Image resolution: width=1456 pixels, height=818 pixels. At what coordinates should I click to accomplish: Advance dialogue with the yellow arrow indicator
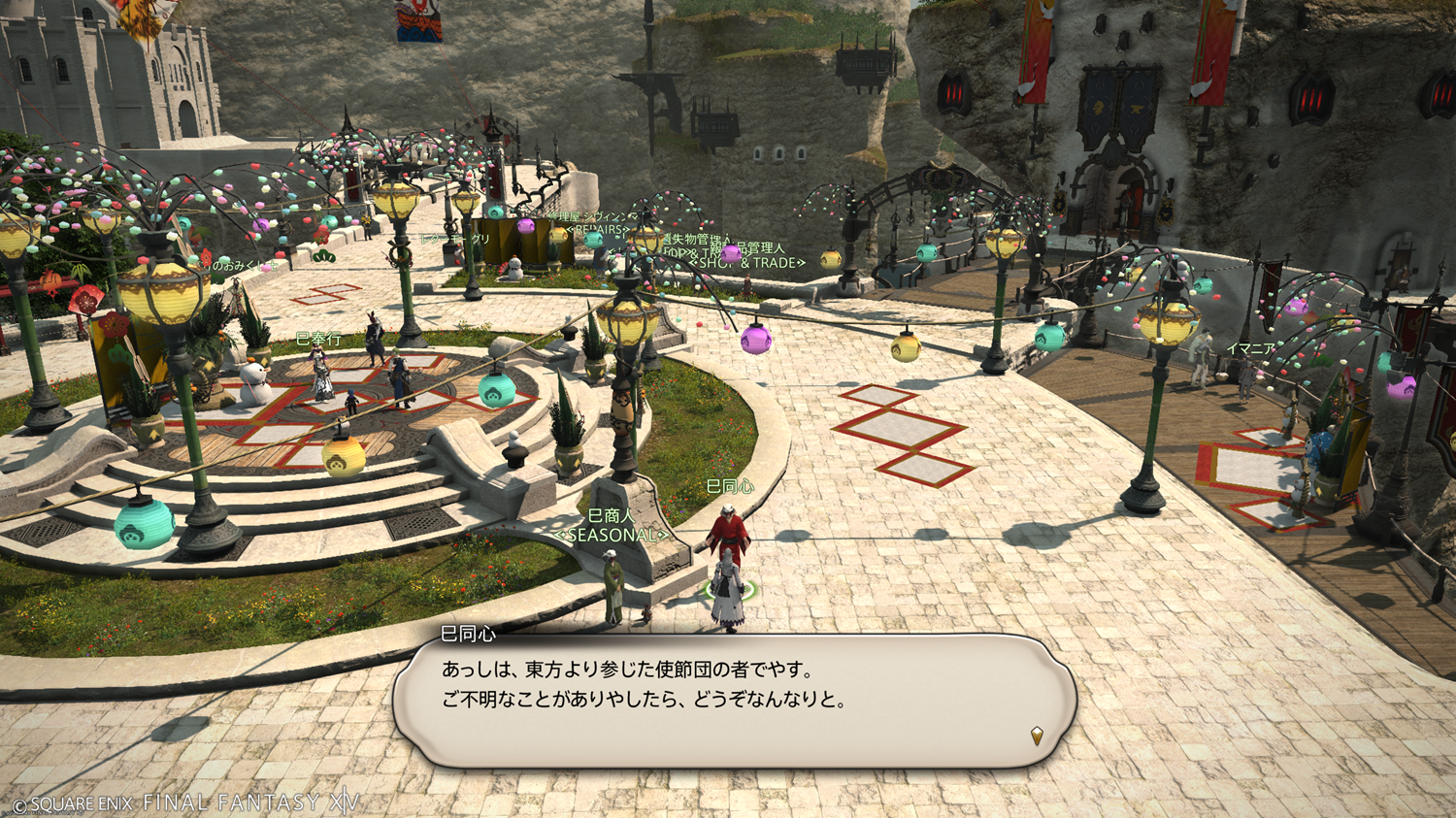click(1037, 736)
